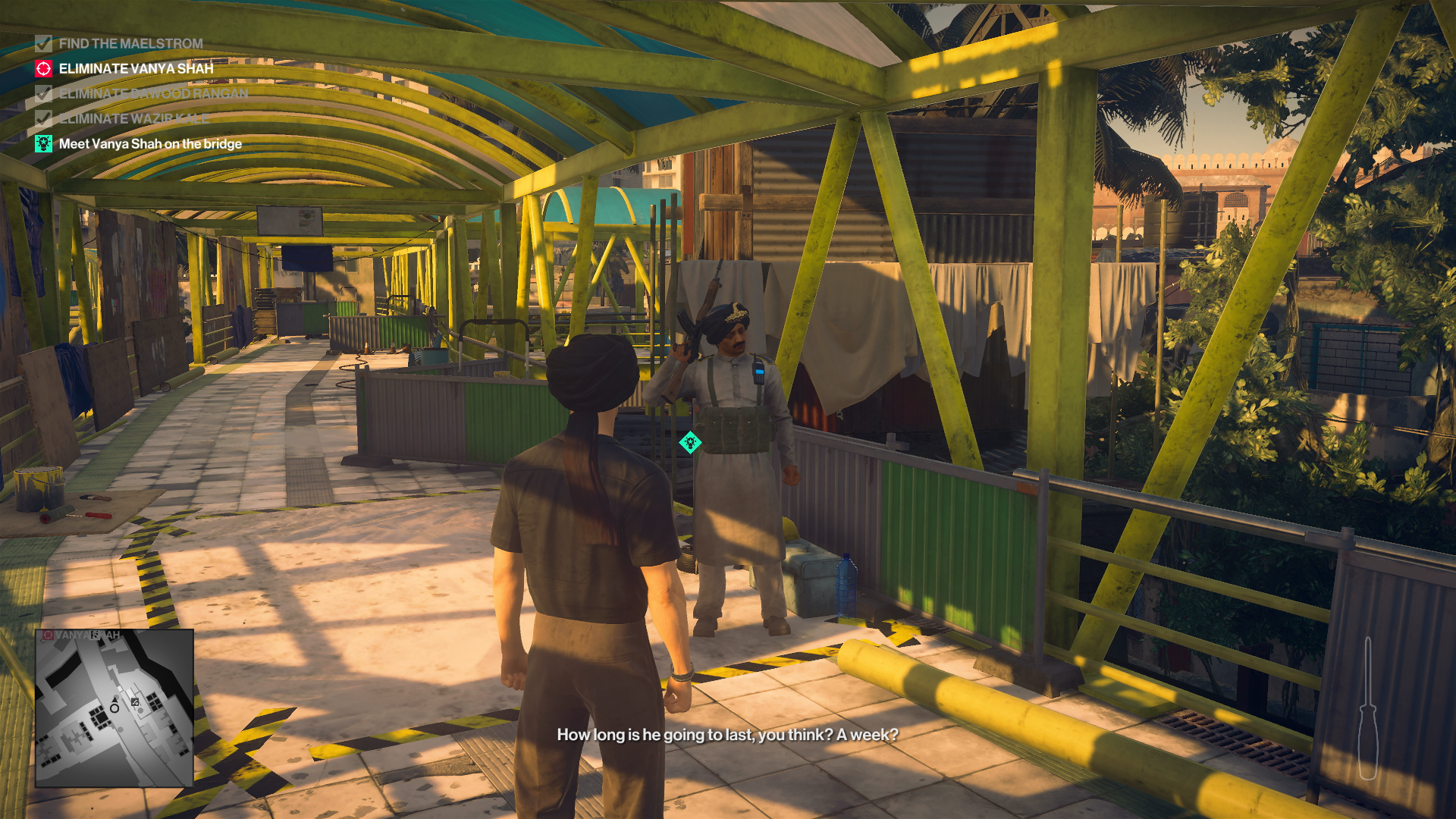Click the 'Meet Vanya Shah on the bridge' text
Viewport: 1456px width, 819px height.
149,143
